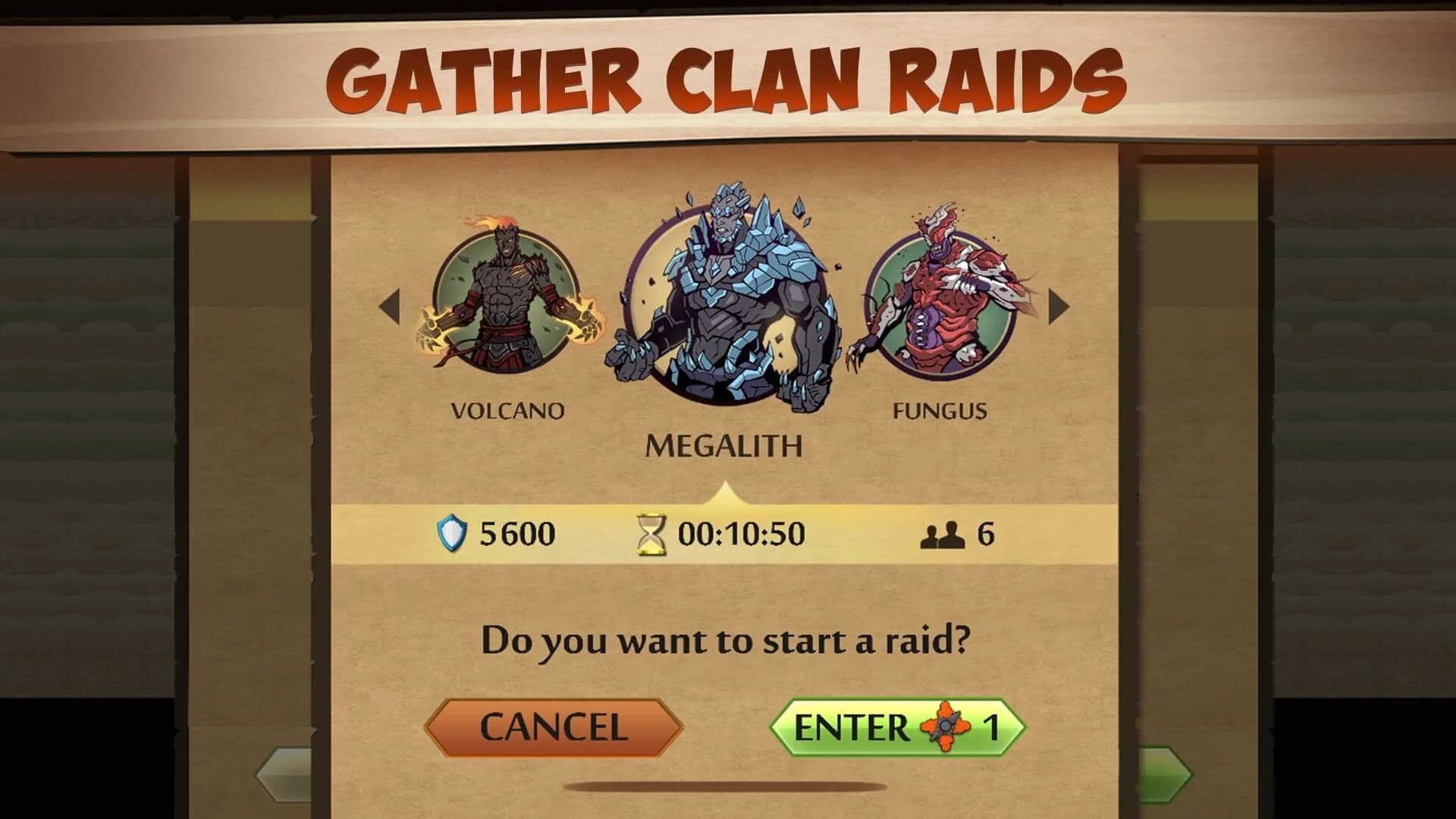The height and width of the screenshot is (819, 1456).
Task: Click the blue shield defense icon
Action: tap(450, 533)
